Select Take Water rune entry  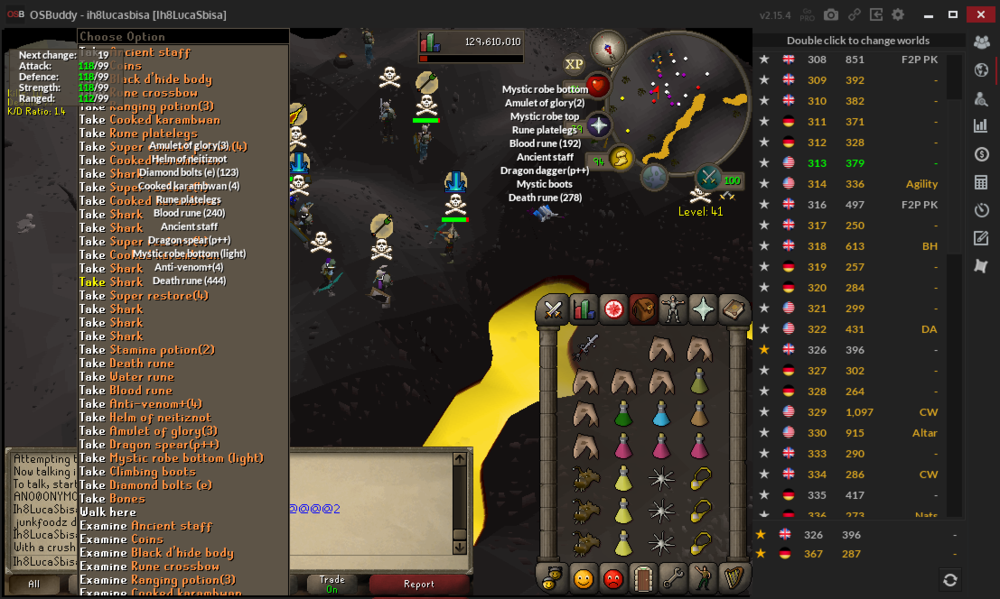pyautogui.click(x=127, y=377)
